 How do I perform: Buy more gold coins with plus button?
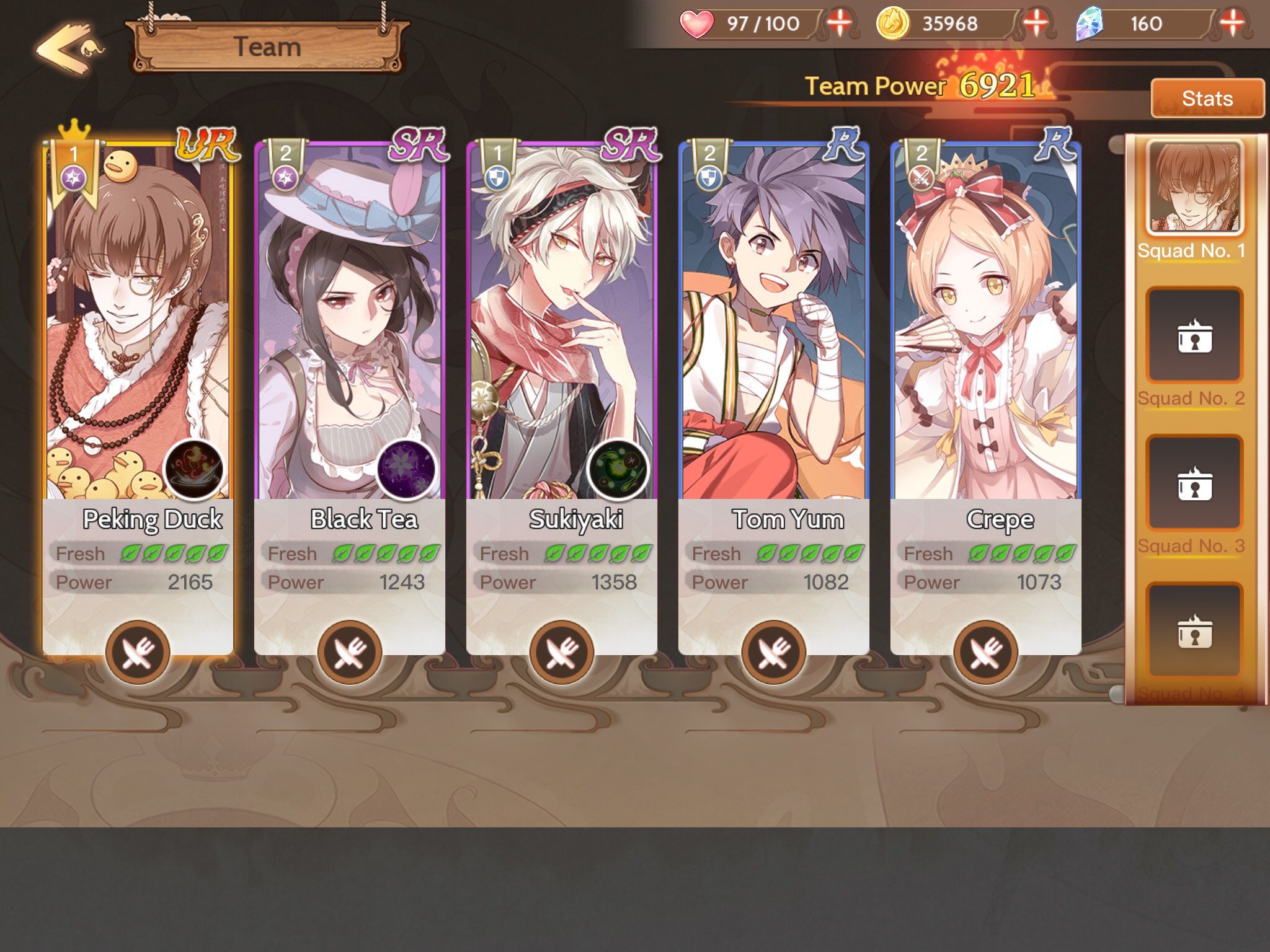click(x=1035, y=24)
